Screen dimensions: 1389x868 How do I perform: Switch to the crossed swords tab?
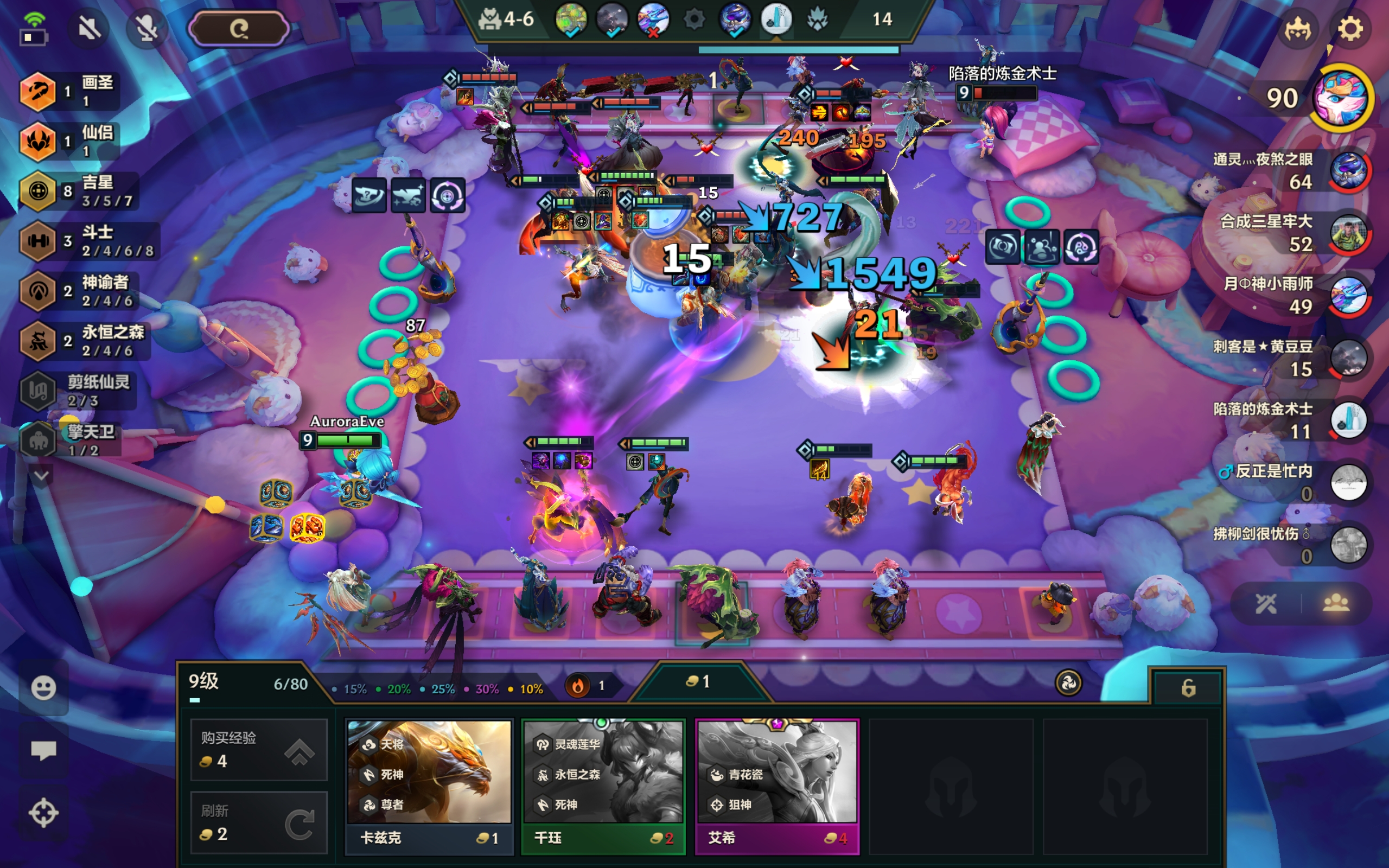(1266, 603)
